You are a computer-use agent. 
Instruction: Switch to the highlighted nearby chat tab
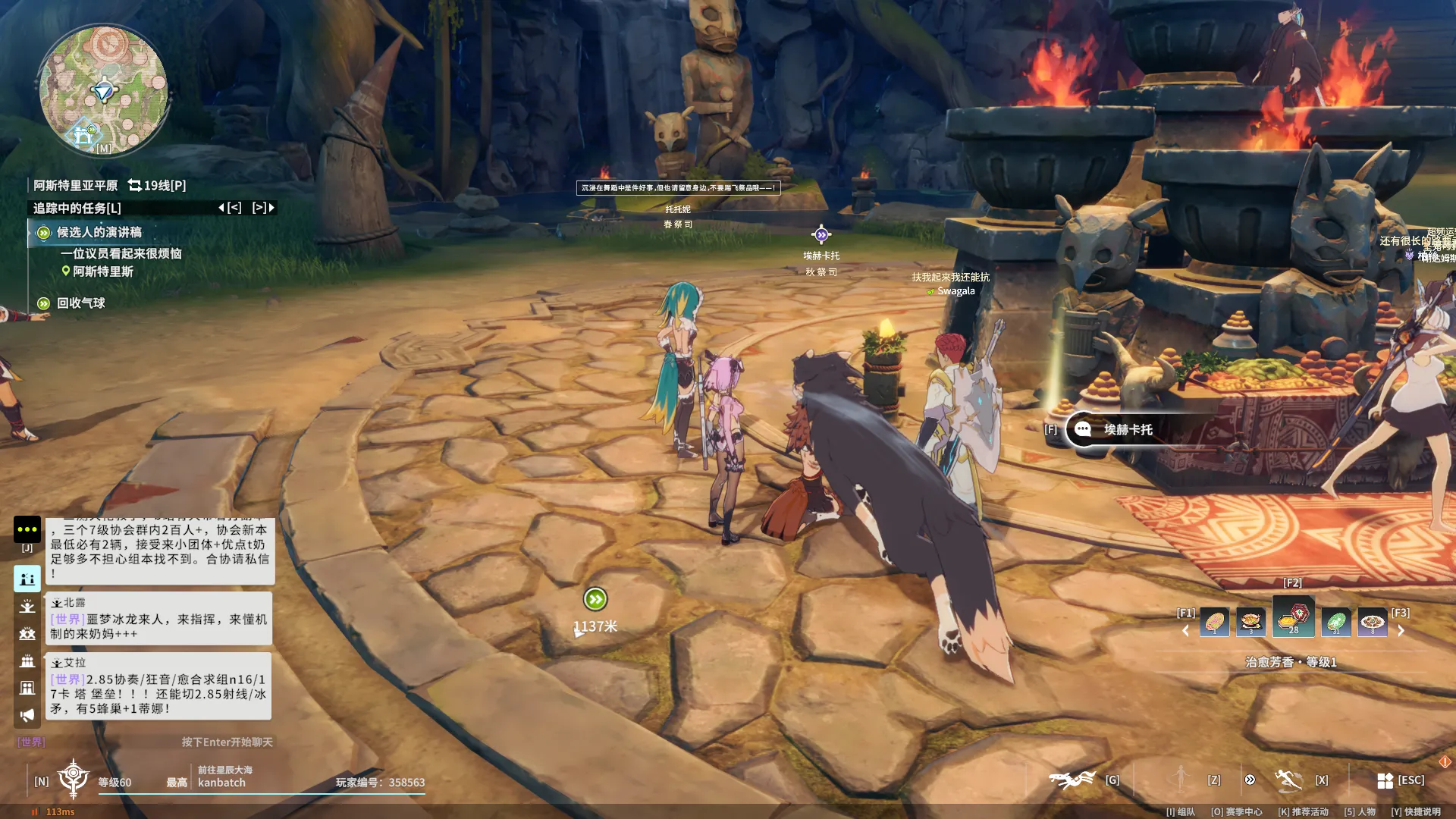coord(27,579)
